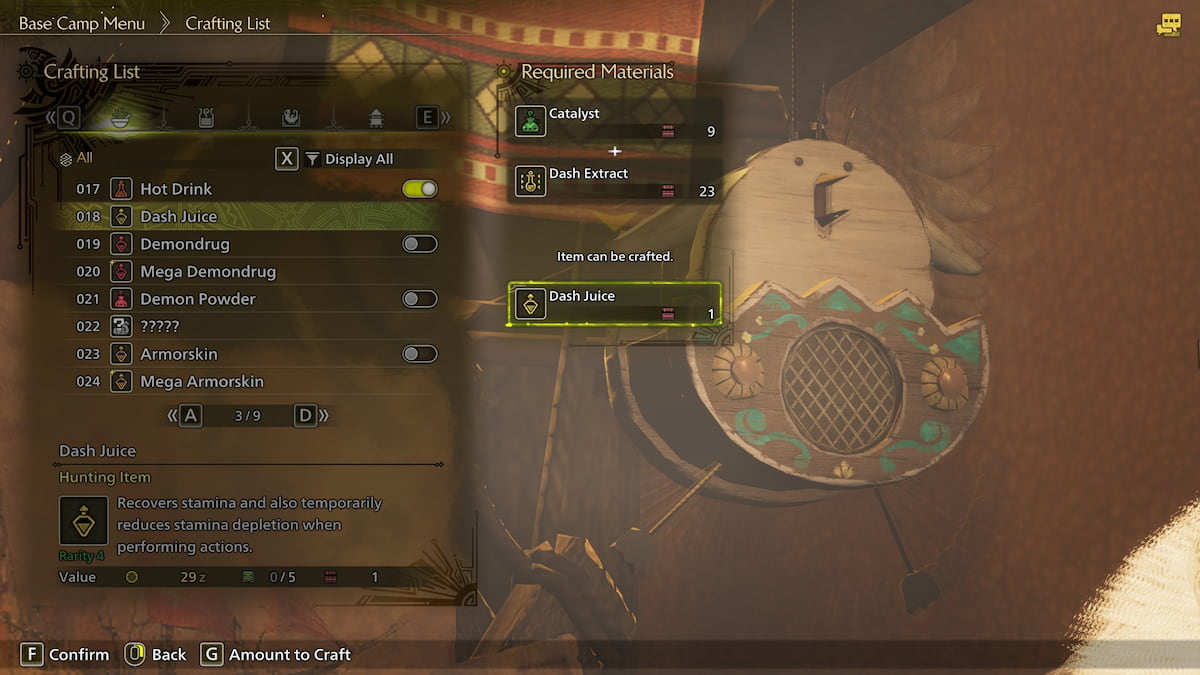This screenshot has width=1200, height=675.
Task: Select the Mega Demondrug recipe
Action: click(x=207, y=271)
